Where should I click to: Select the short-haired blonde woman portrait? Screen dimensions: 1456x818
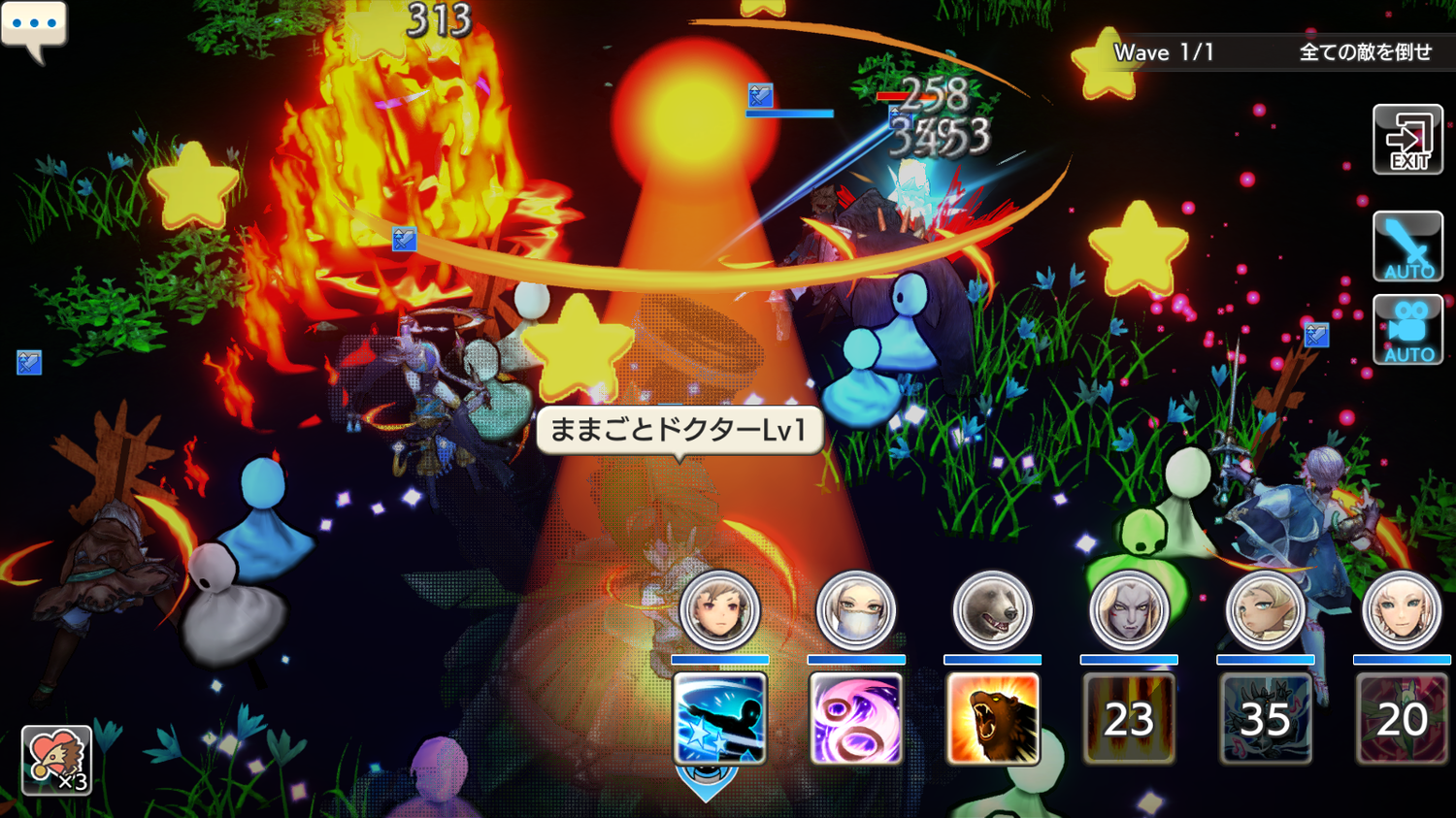pyautogui.click(x=1402, y=610)
